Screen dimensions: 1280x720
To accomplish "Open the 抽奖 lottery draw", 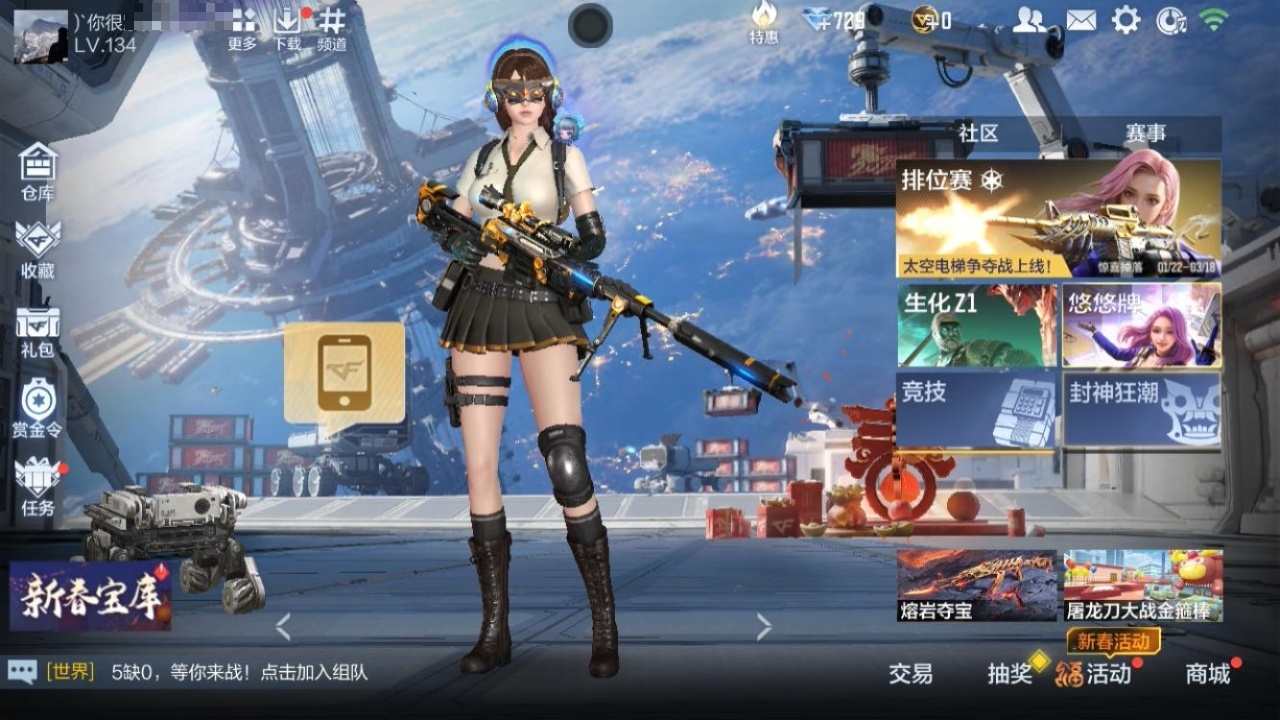I will pos(1010,674).
